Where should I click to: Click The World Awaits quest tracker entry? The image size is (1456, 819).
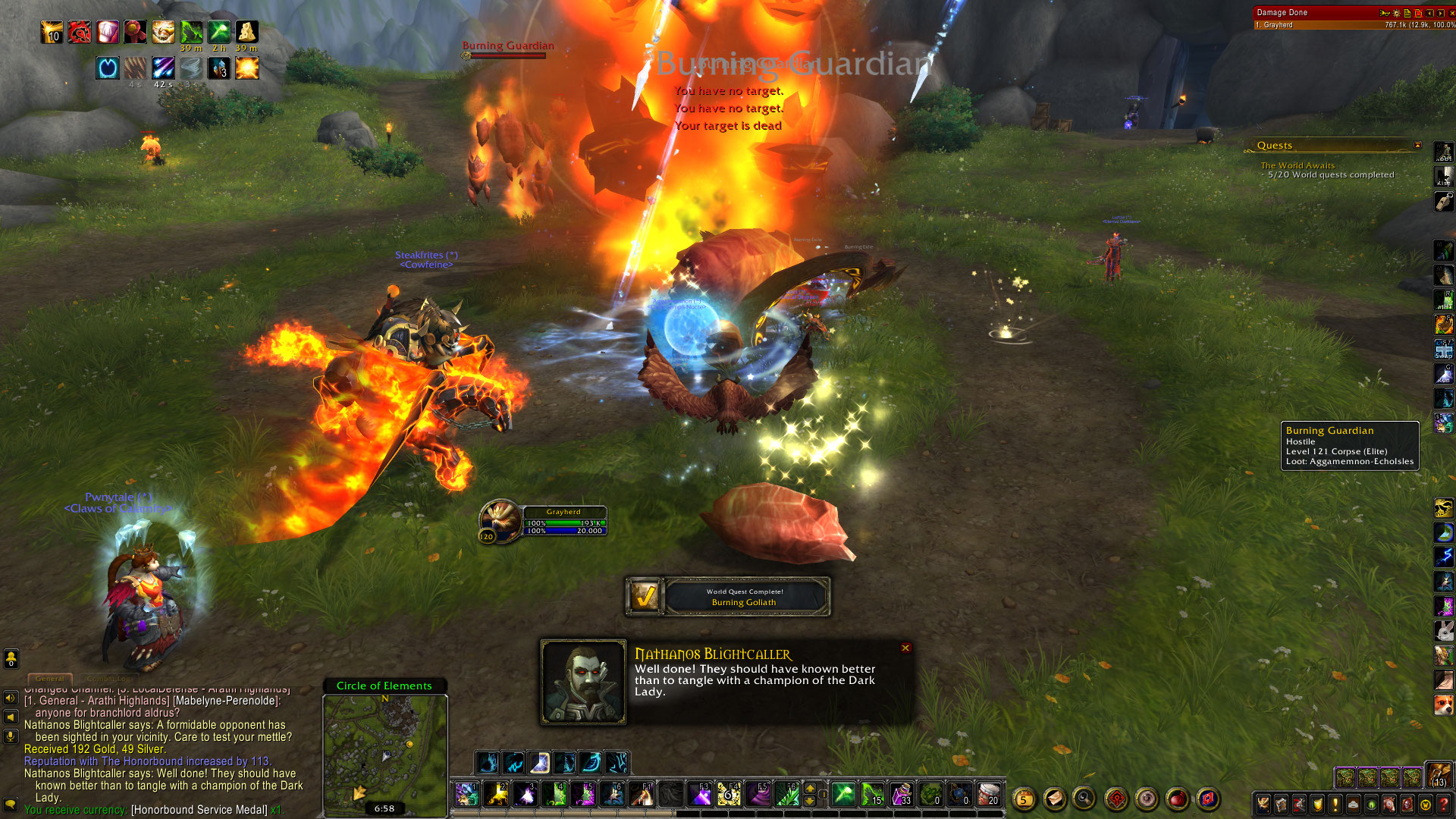click(x=1298, y=165)
